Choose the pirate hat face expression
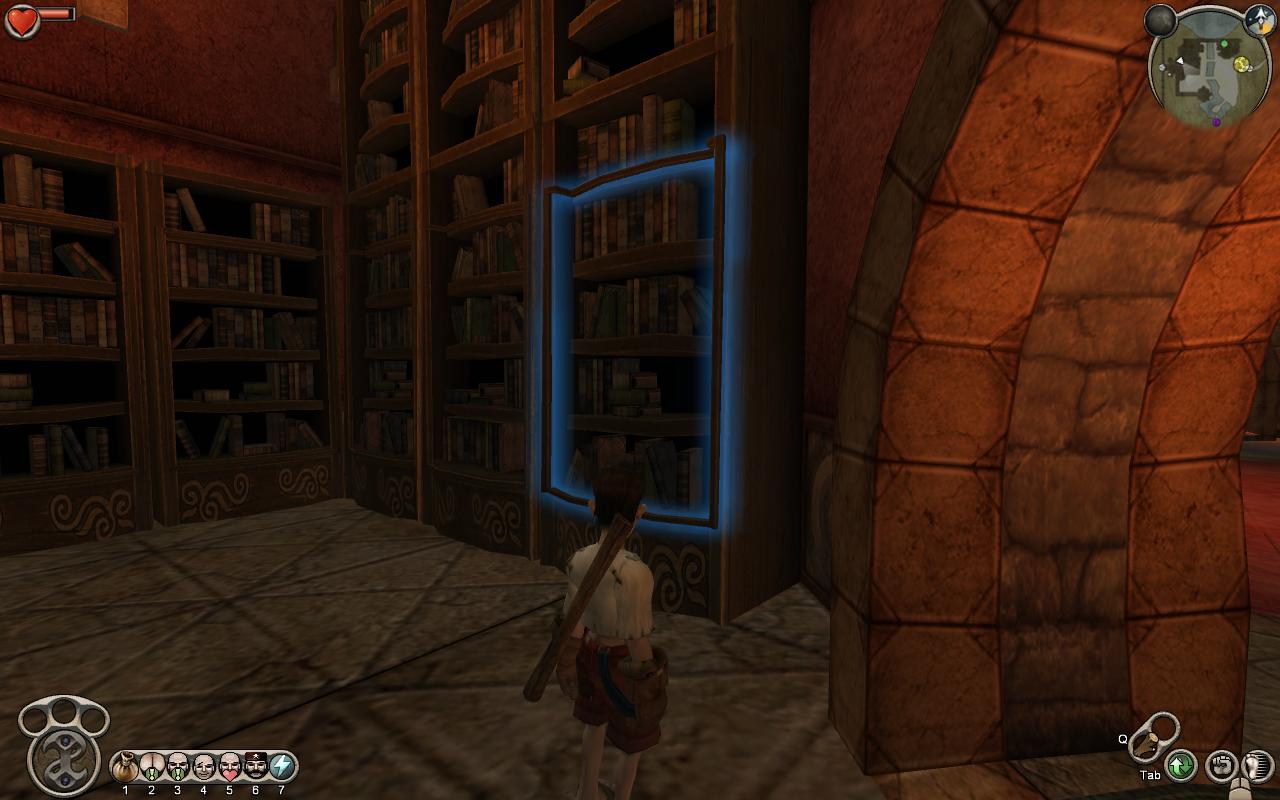Viewport: 1280px width, 800px height. 256,767
